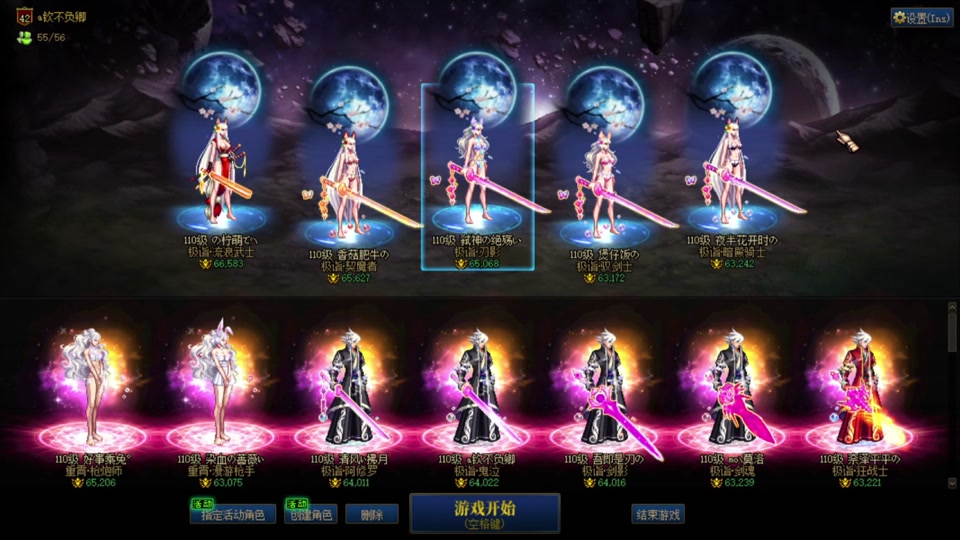Start the game with 游戏开始

[484, 512]
